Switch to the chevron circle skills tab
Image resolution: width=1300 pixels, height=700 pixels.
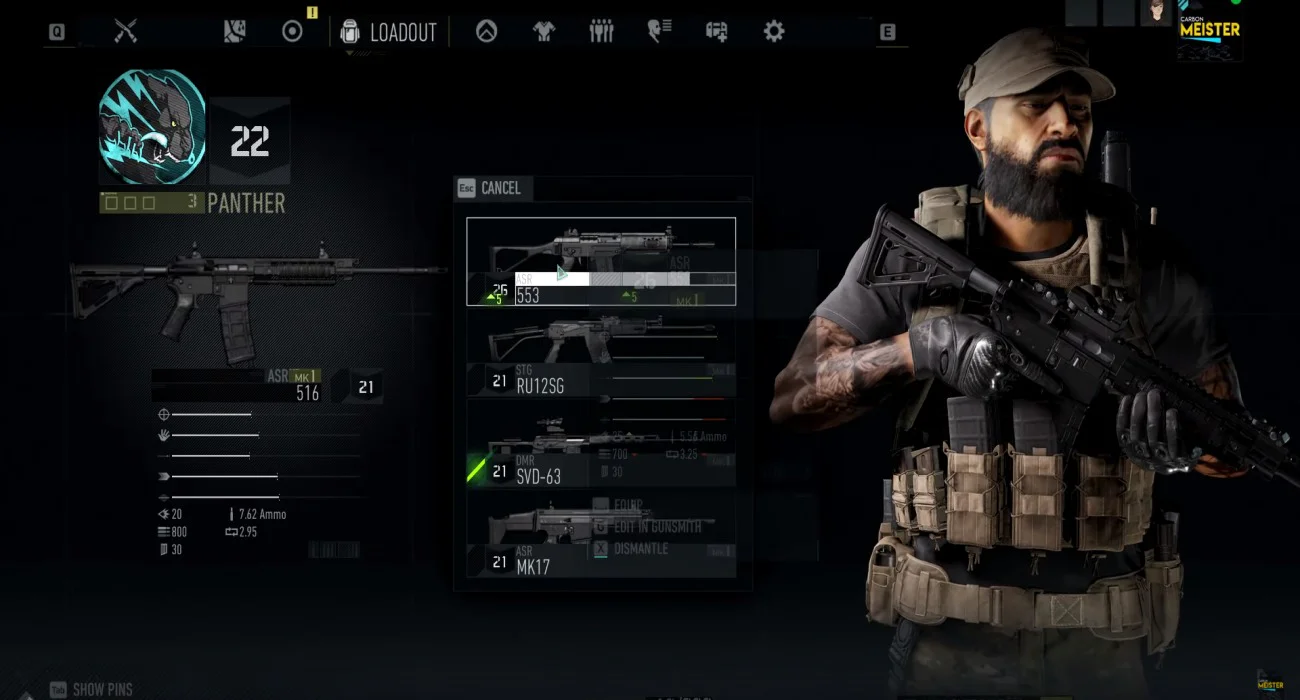[486, 32]
